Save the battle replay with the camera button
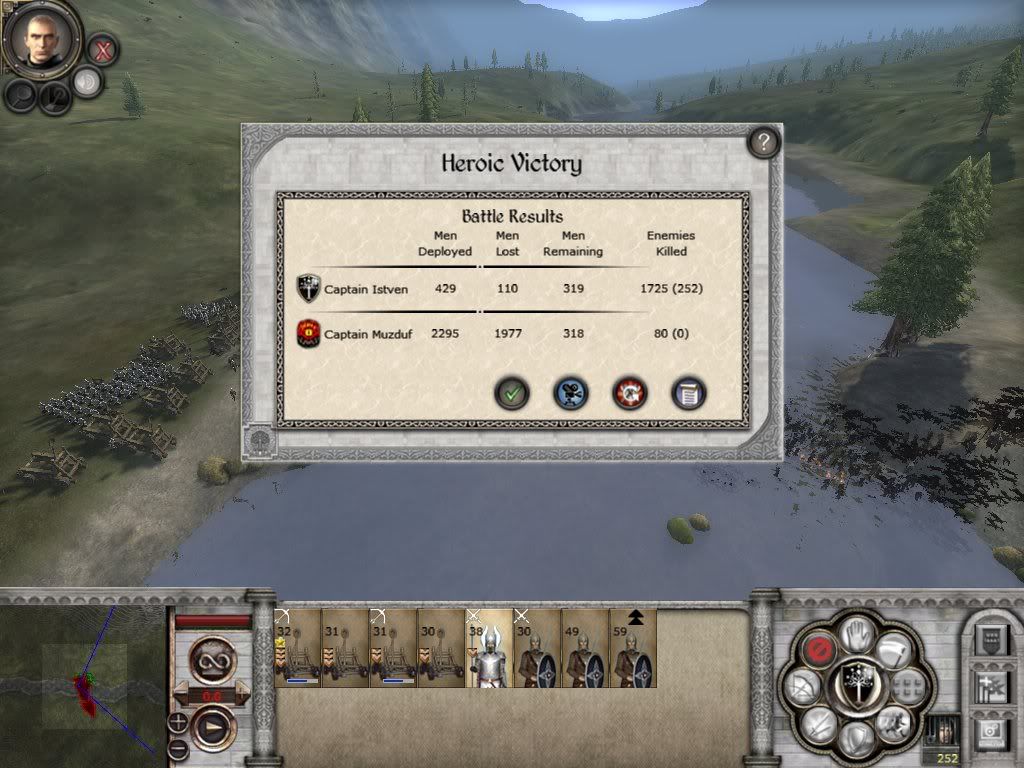1024x768 pixels. [x=571, y=393]
